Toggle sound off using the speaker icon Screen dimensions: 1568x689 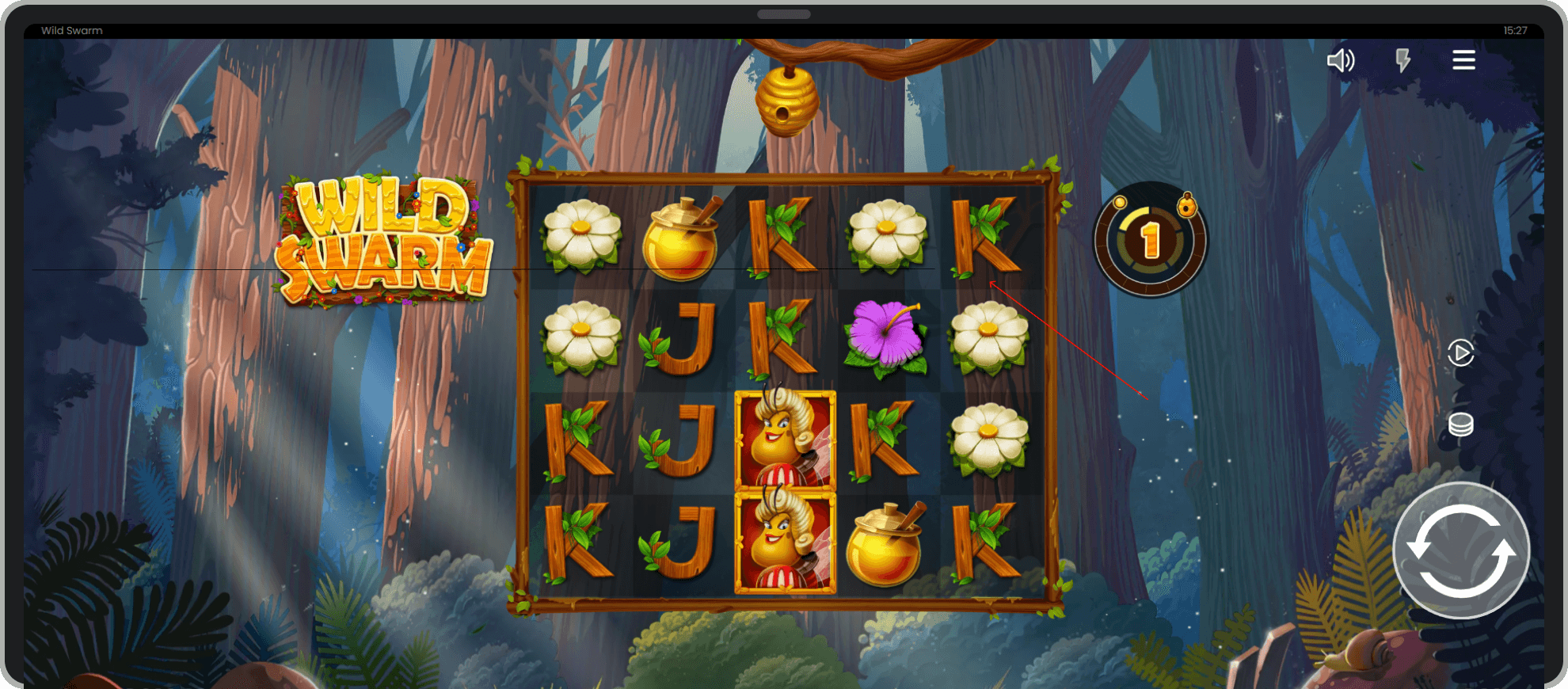[x=1342, y=60]
